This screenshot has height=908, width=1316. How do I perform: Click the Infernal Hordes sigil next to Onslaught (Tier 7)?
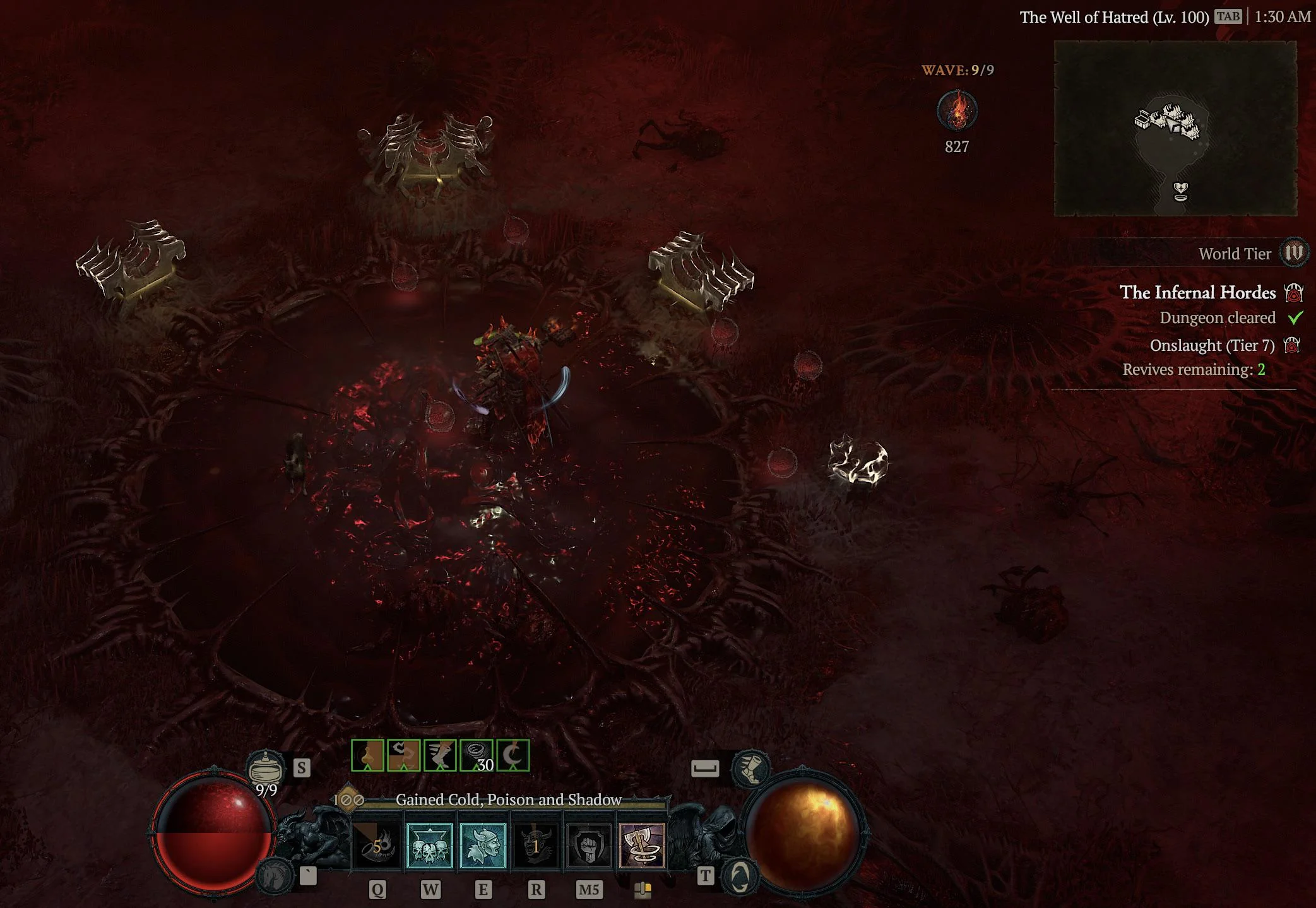click(1293, 345)
